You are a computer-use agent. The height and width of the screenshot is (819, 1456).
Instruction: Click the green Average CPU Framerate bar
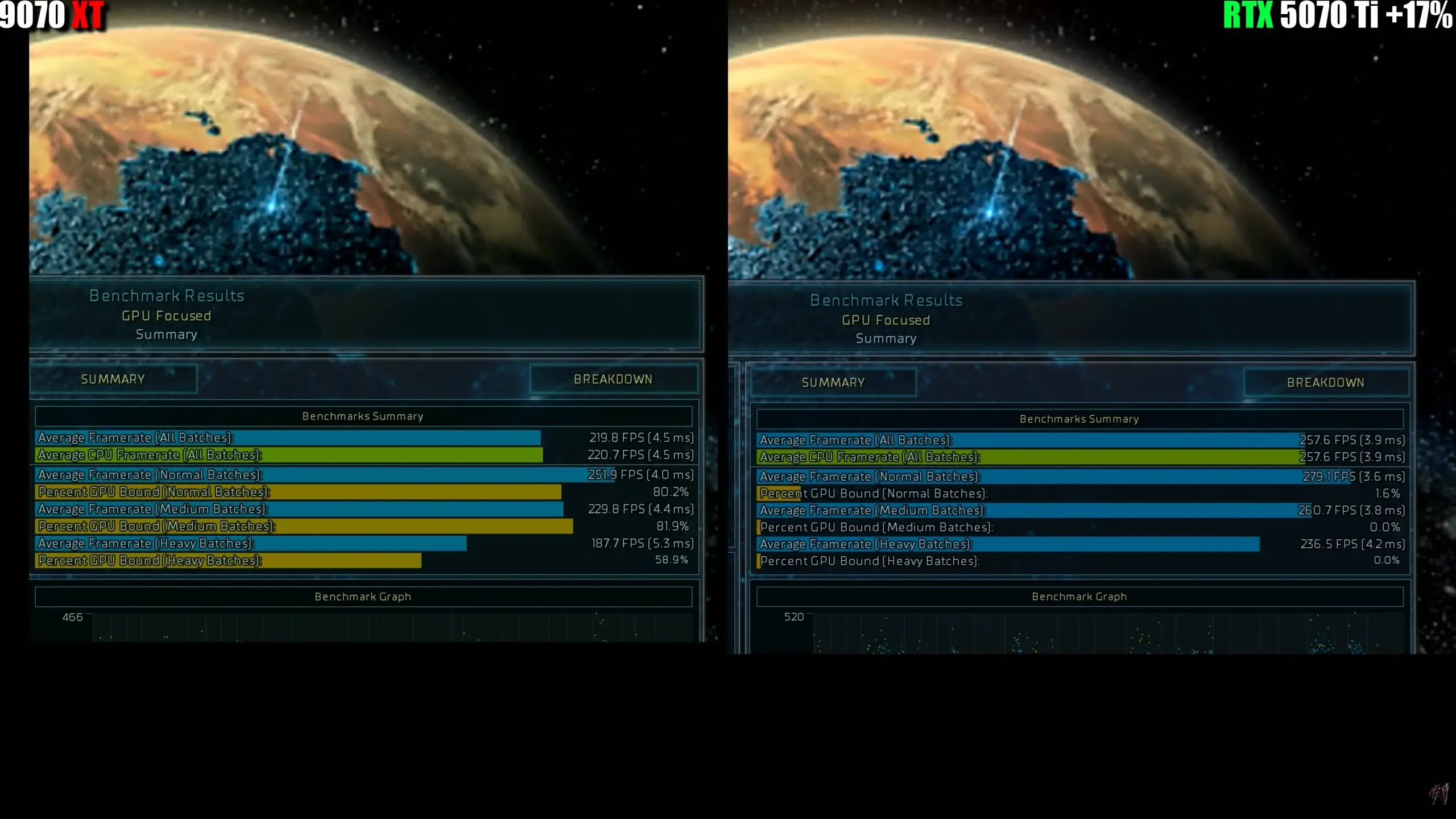[x=284, y=455]
